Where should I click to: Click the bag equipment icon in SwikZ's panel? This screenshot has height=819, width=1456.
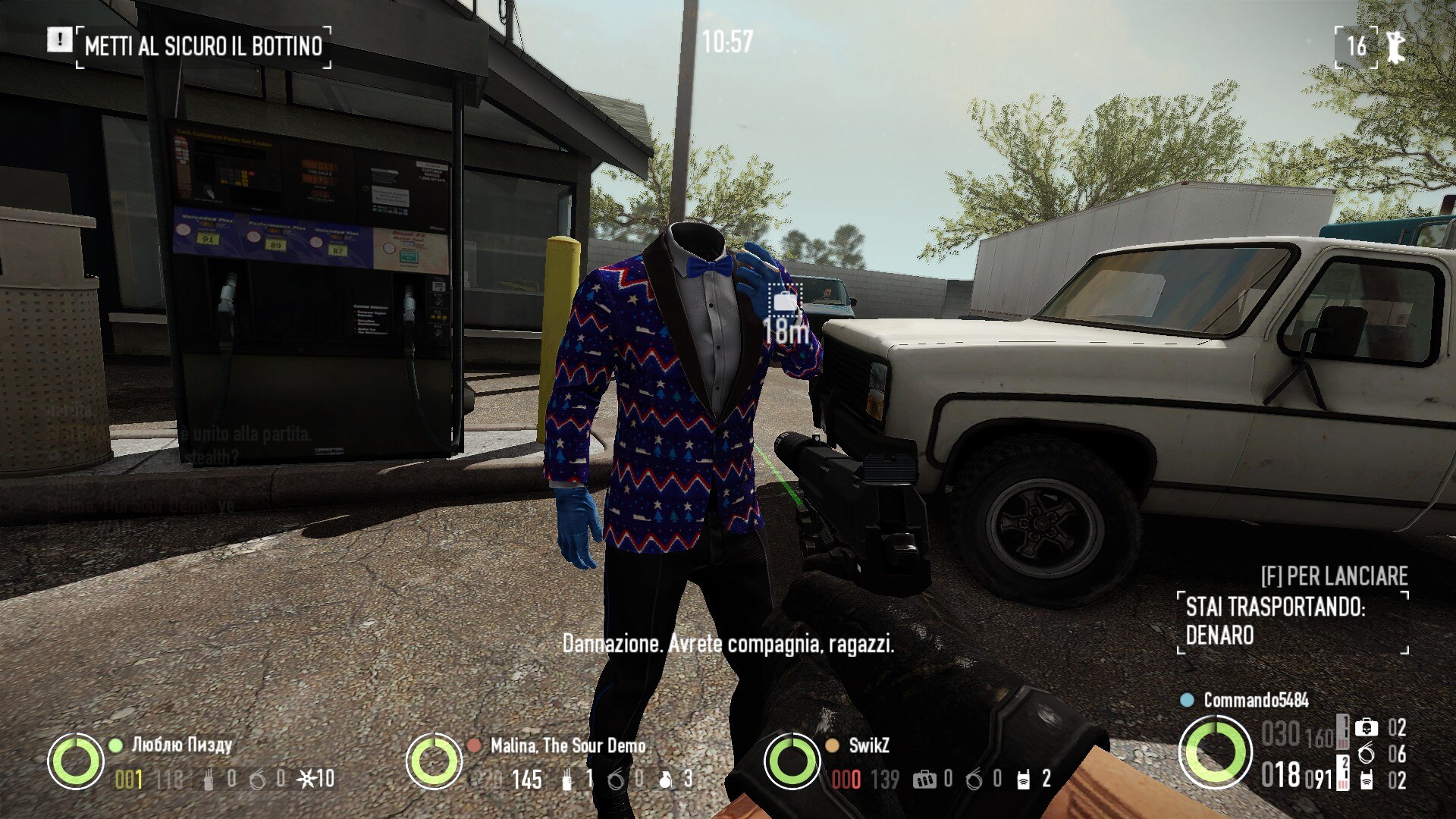924,779
